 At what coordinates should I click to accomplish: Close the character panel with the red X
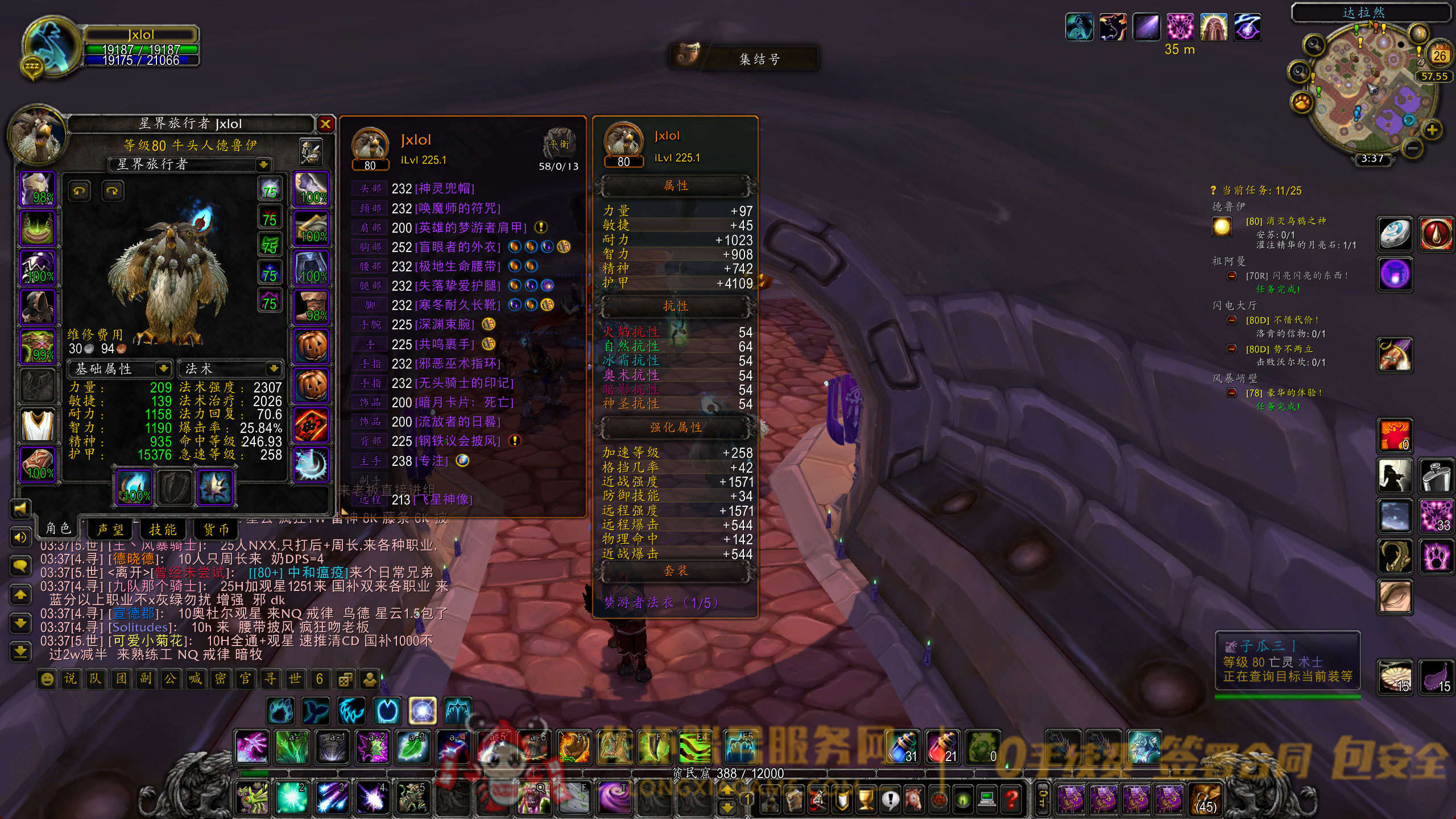325,124
